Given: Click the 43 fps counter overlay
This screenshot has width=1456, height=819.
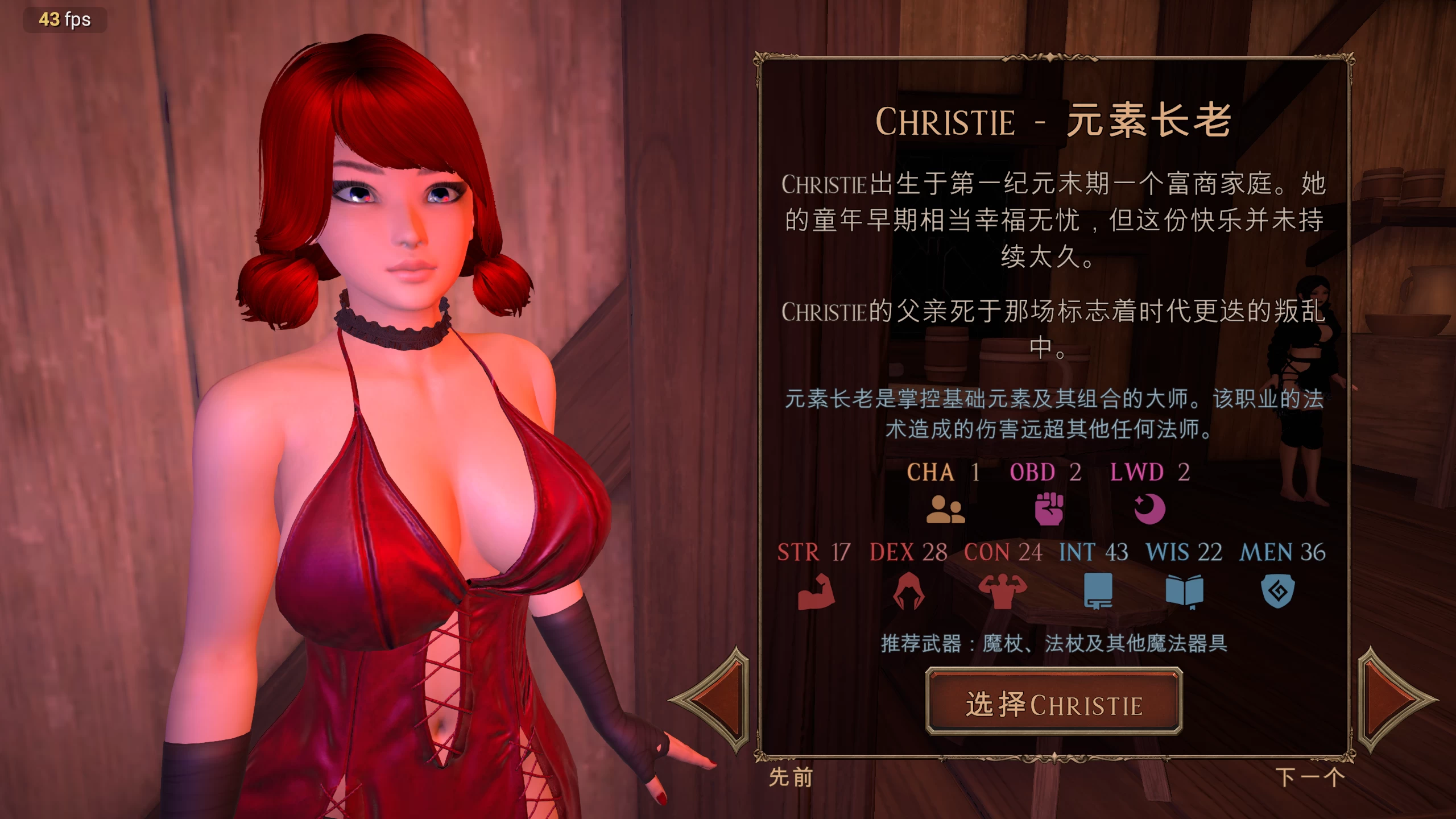Looking at the screenshot, I should point(64,20).
